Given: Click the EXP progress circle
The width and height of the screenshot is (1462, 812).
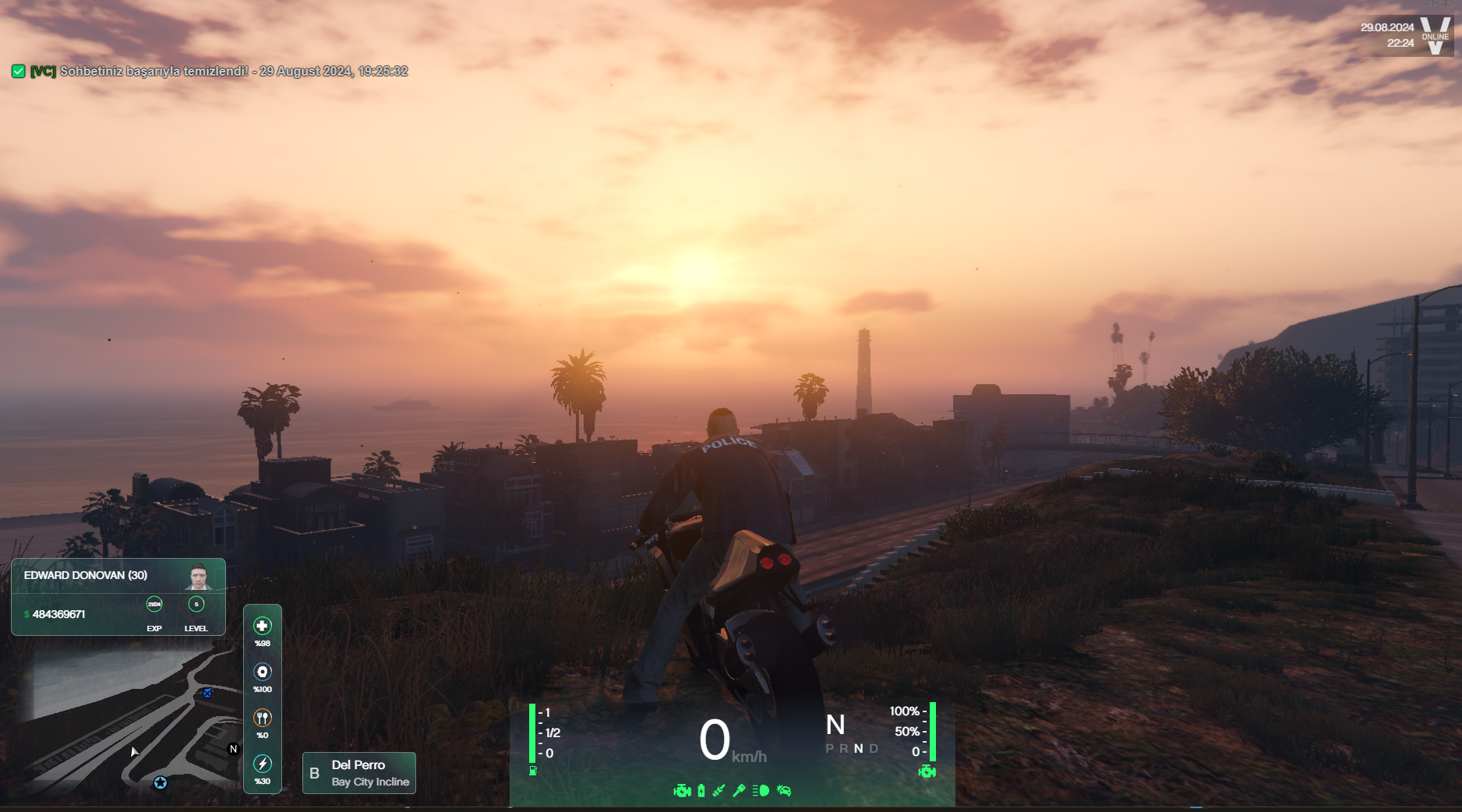Looking at the screenshot, I should (154, 604).
